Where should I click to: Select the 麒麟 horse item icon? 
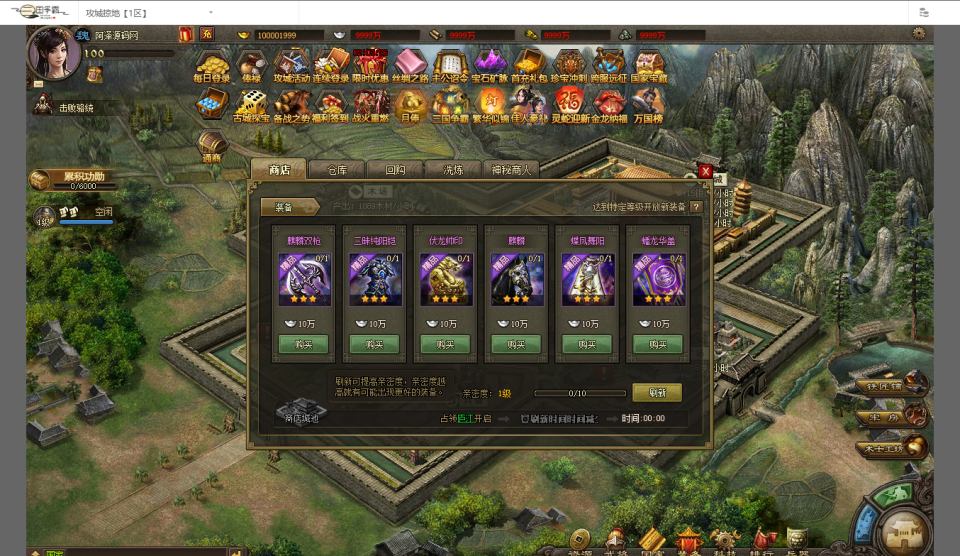pyautogui.click(x=516, y=278)
